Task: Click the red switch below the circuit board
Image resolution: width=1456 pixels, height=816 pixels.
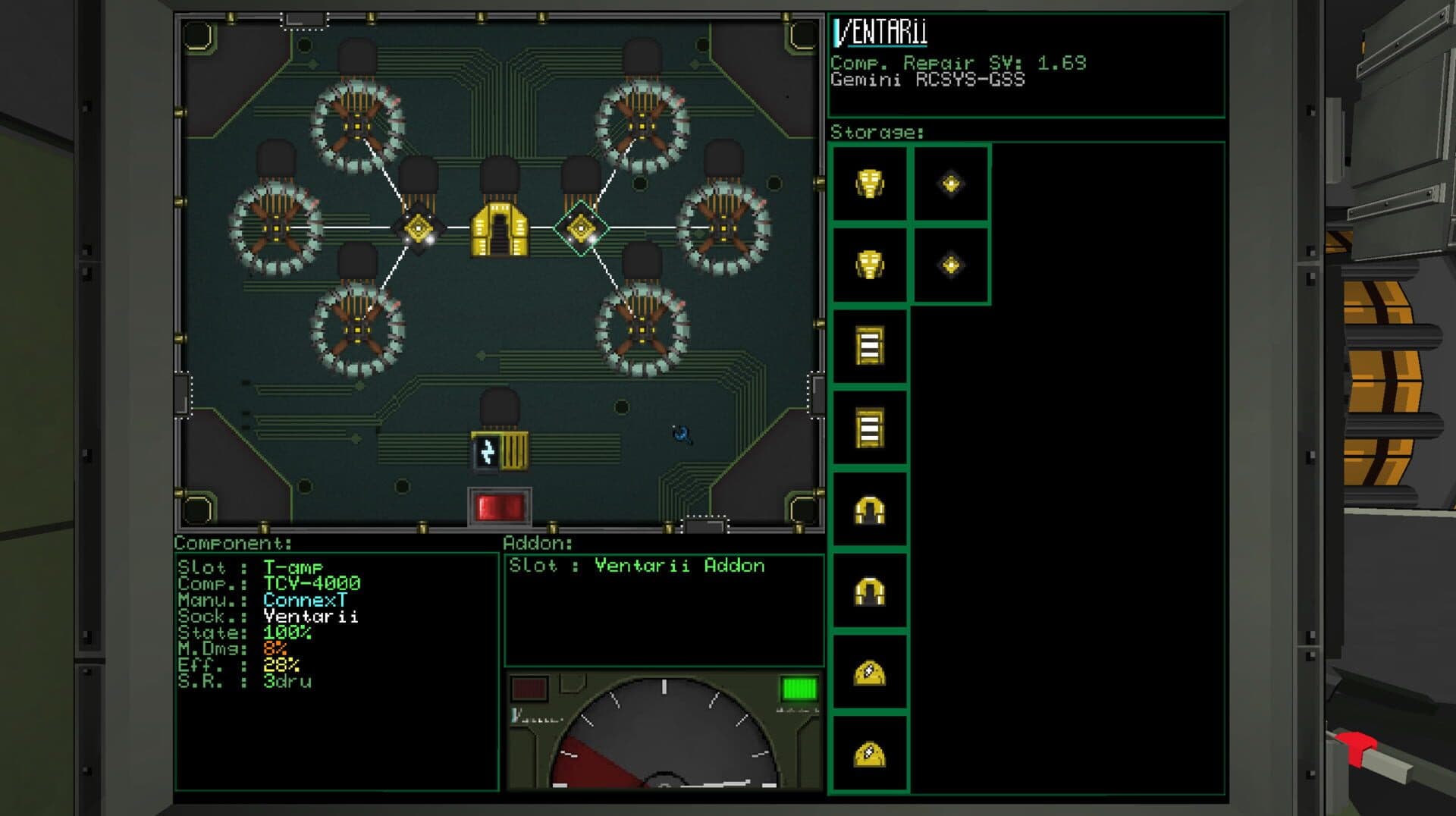Action: point(500,507)
